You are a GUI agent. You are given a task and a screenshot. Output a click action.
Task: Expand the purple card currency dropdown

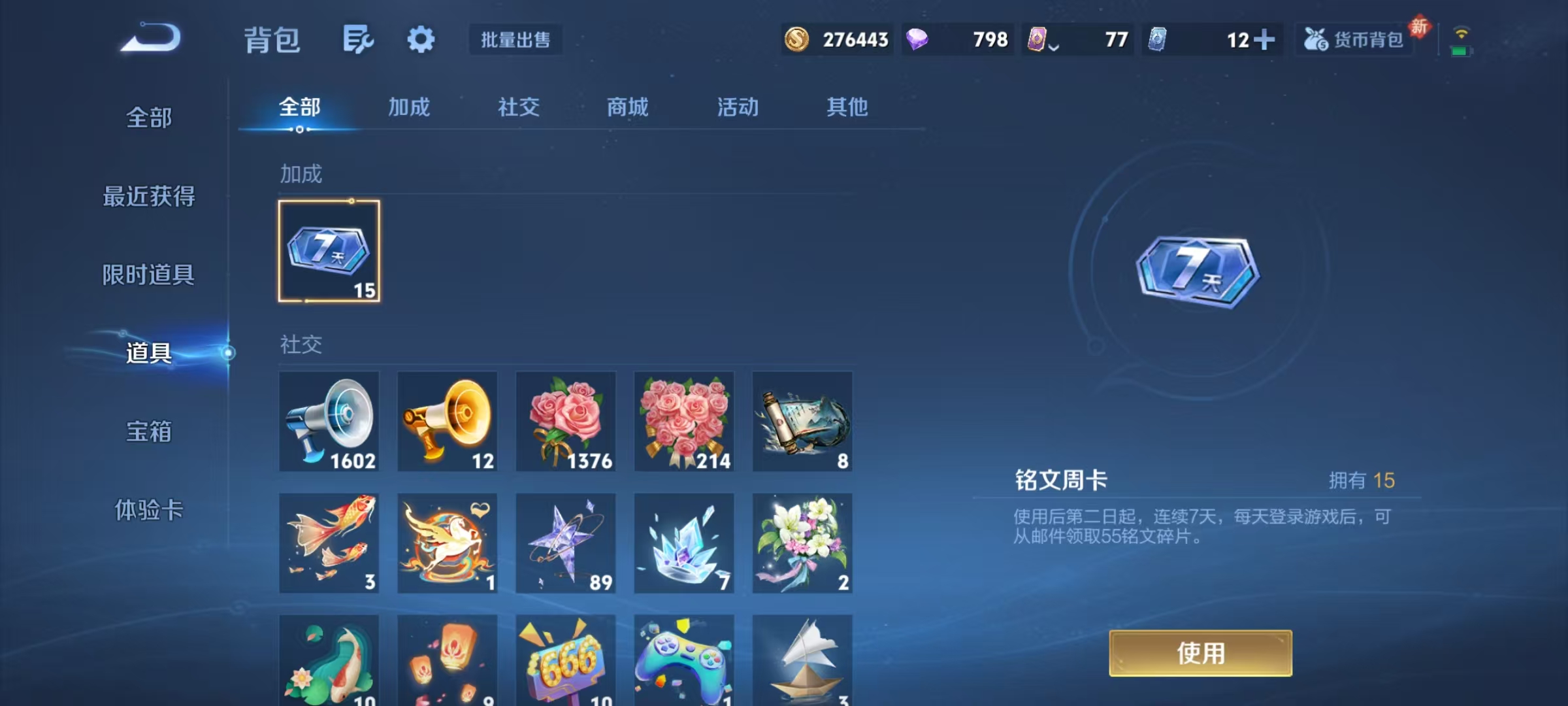coord(1054,46)
